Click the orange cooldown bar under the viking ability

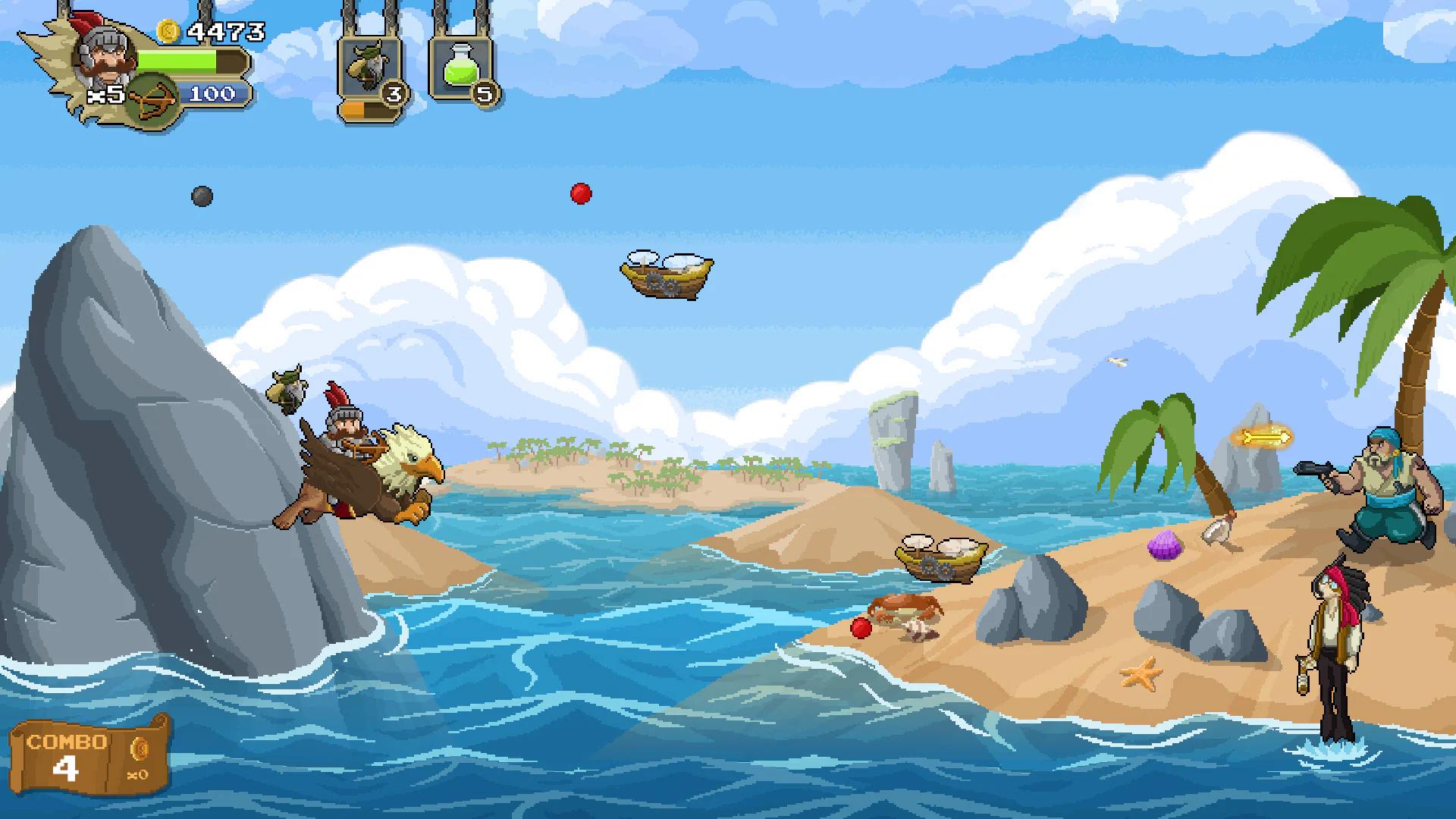coord(362,108)
